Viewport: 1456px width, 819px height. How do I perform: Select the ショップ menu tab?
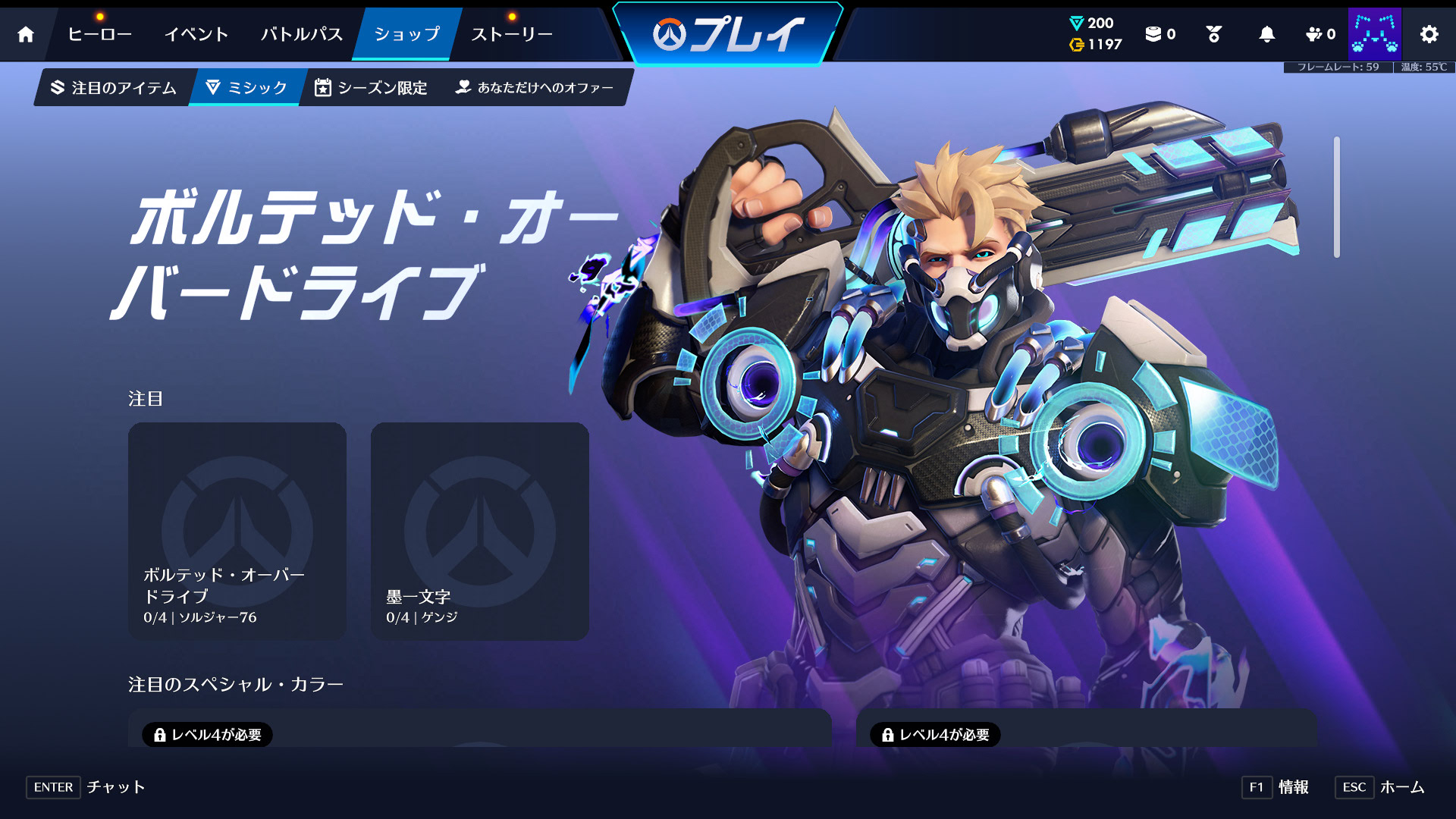pyautogui.click(x=406, y=34)
